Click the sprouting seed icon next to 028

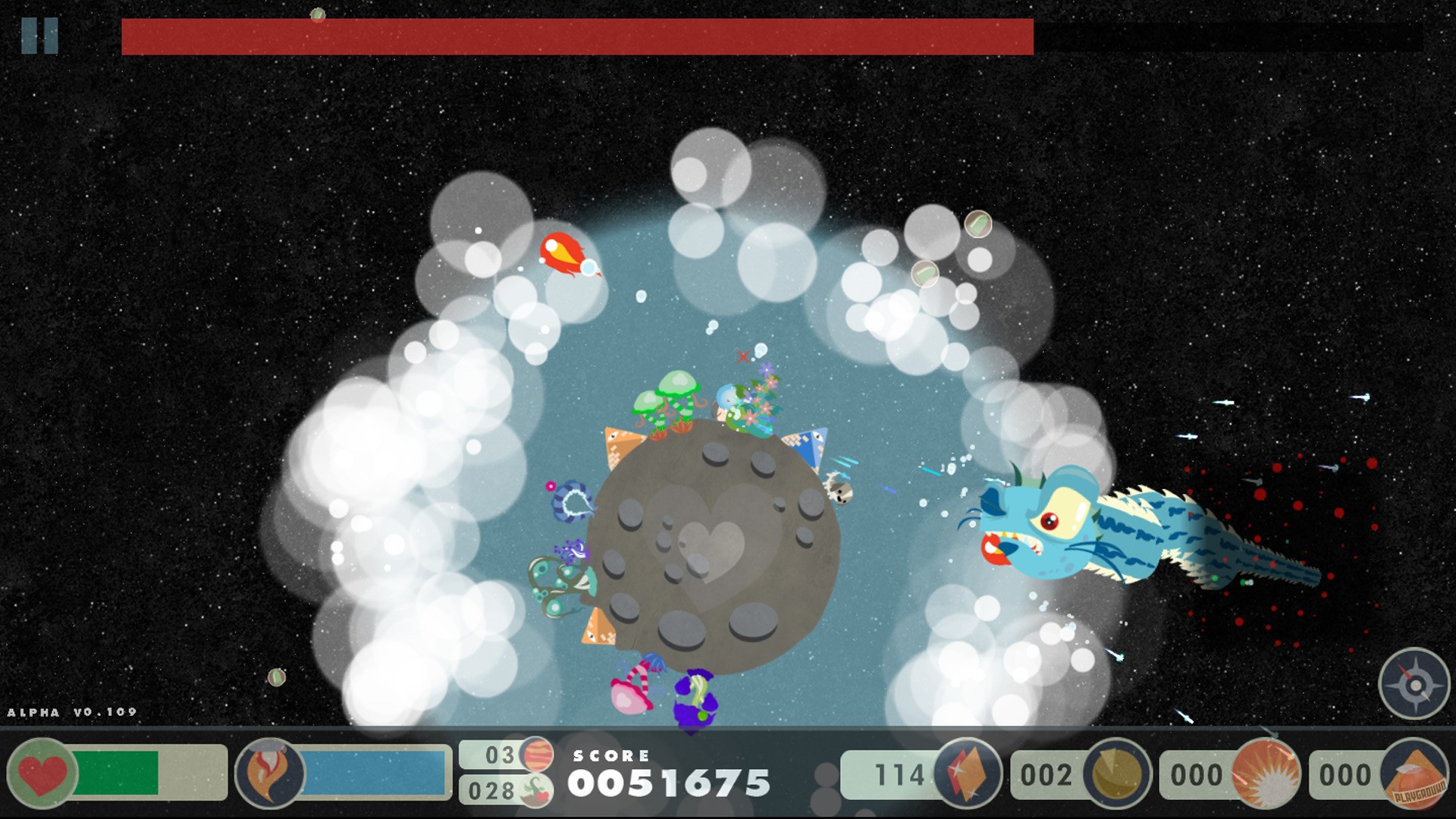pos(538,792)
